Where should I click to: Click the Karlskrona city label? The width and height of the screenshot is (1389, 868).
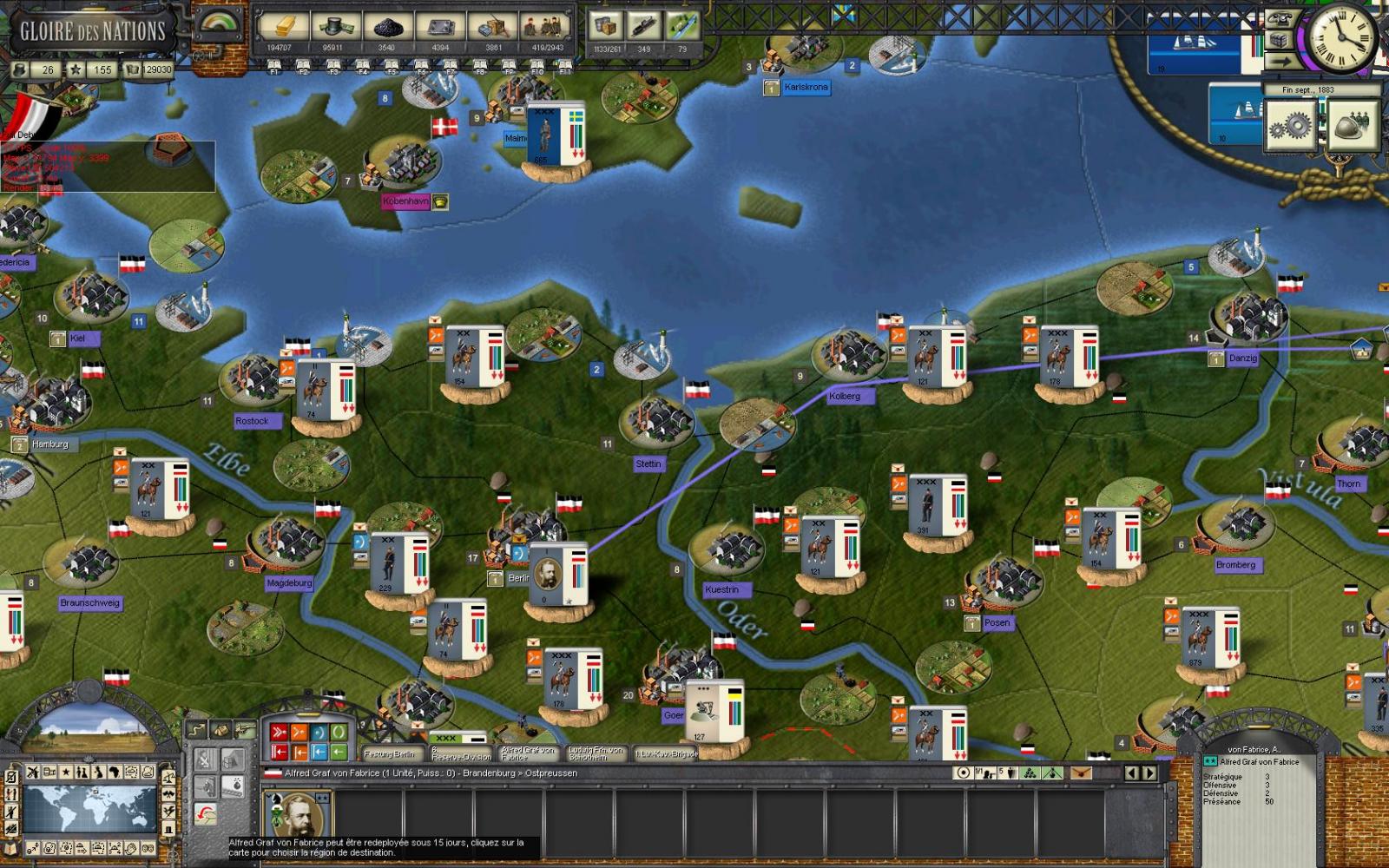point(807,87)
